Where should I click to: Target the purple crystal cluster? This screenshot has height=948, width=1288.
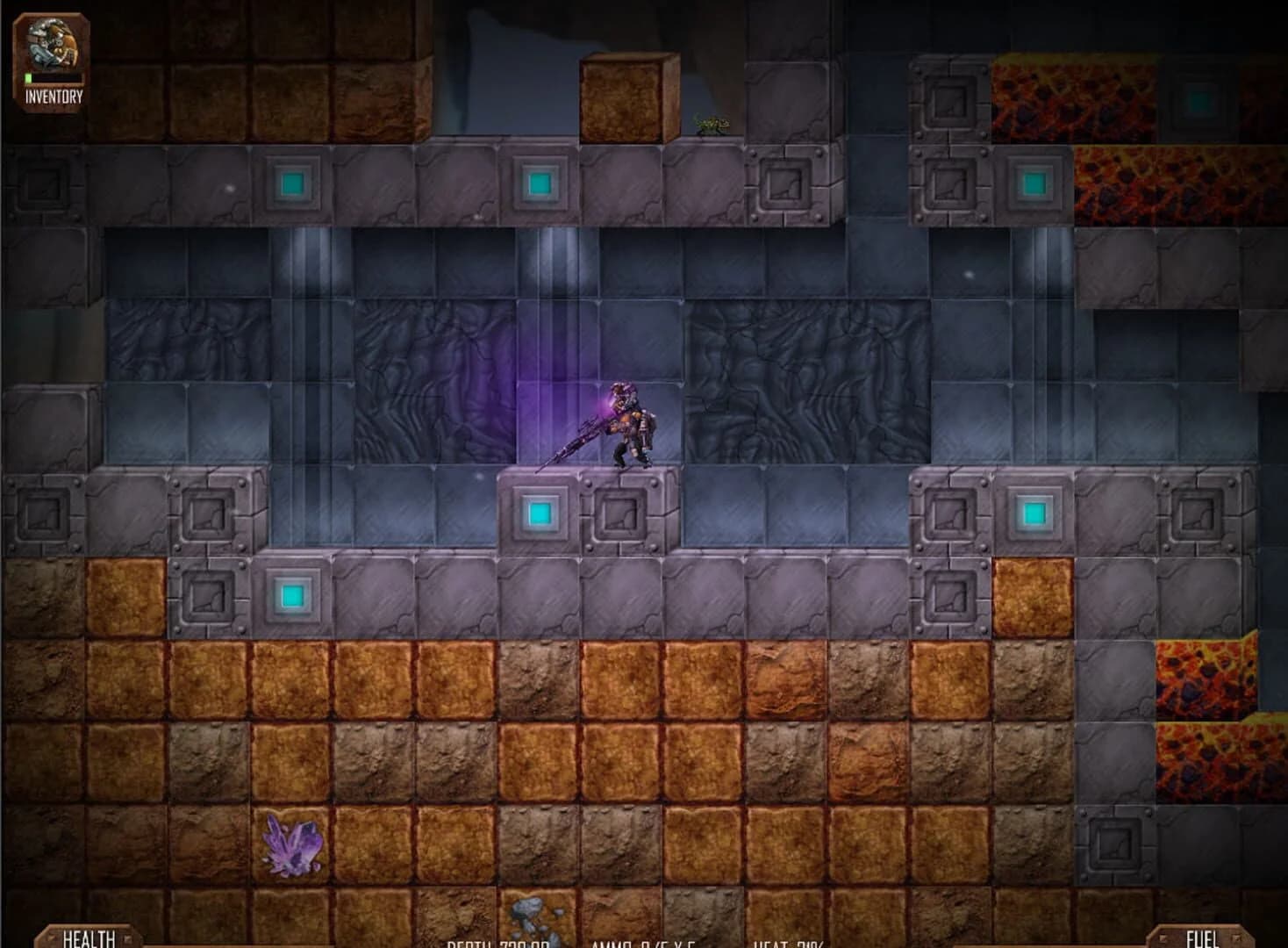point(290,847)
